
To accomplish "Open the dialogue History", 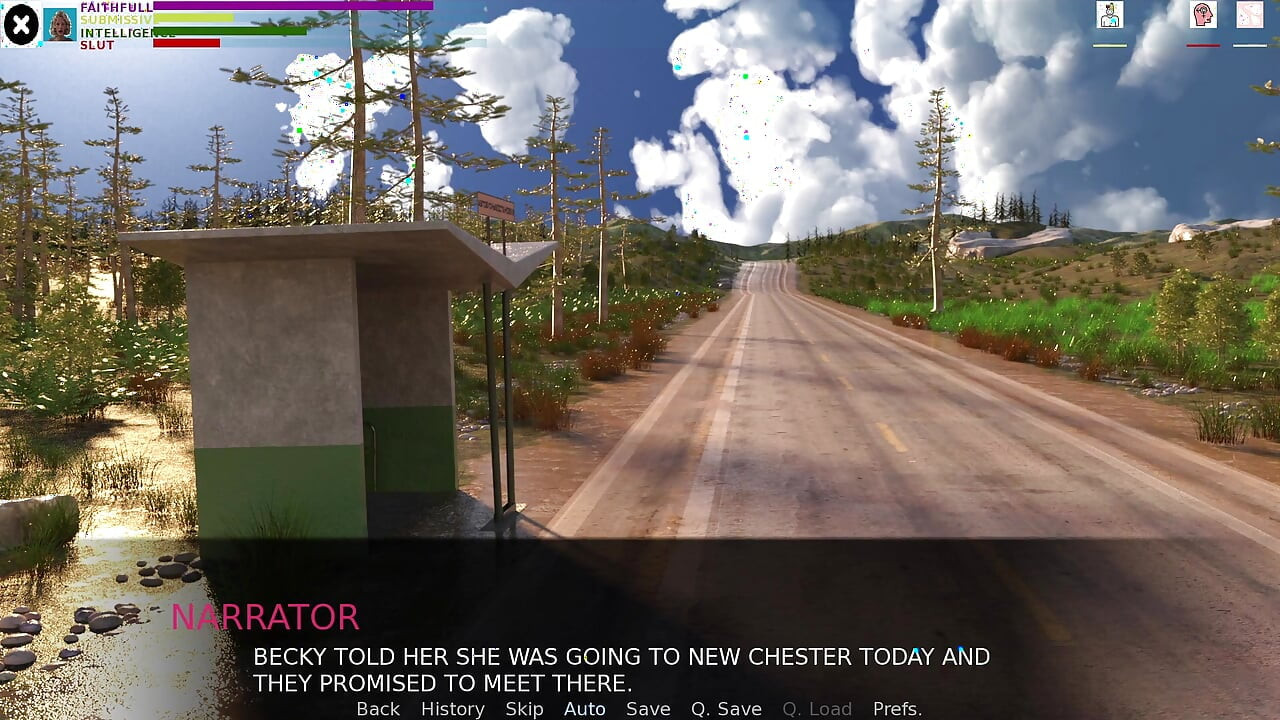I will tap(452, 709).
